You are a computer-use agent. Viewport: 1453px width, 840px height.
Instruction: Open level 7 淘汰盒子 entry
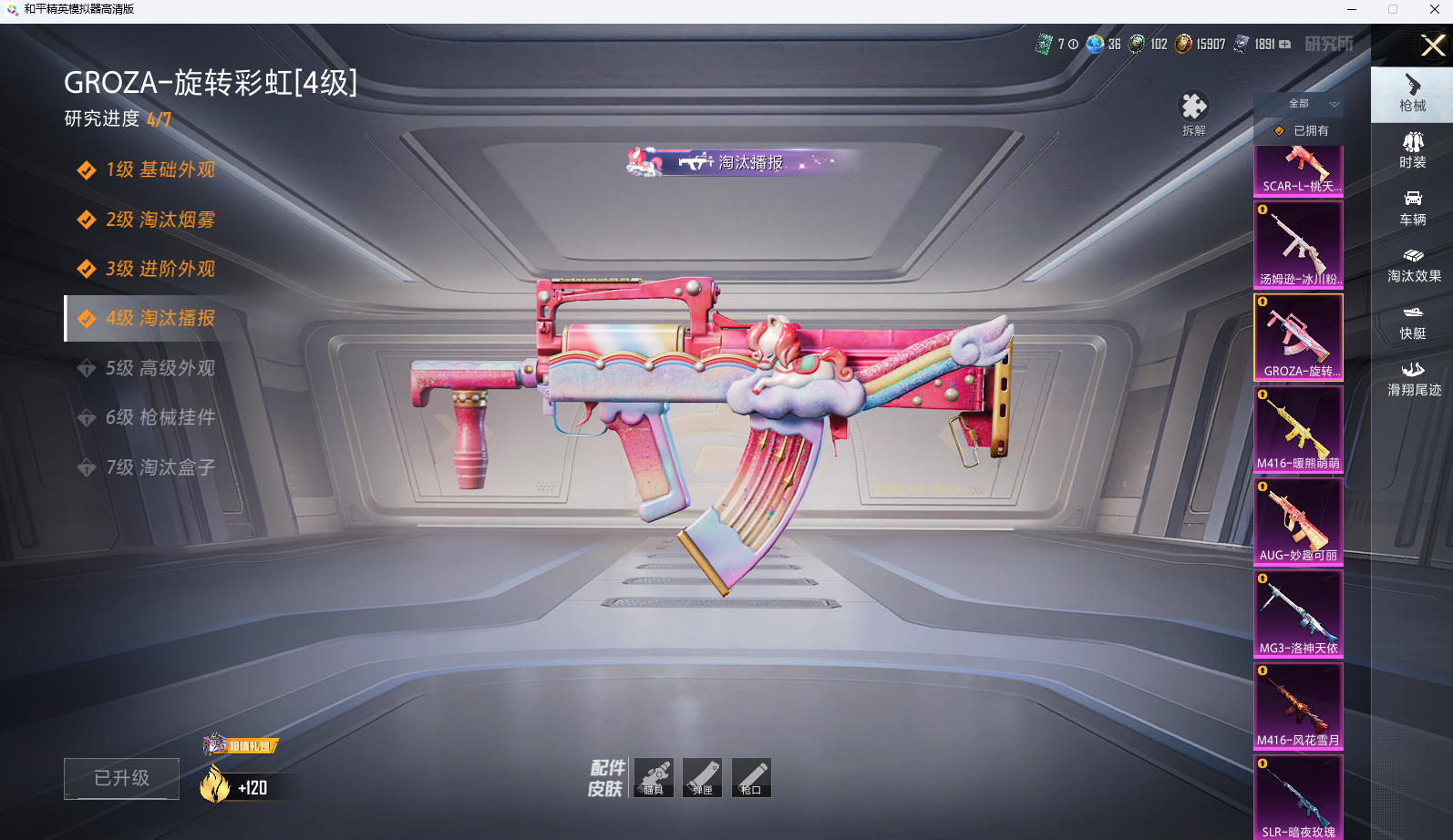coord(160,467)
